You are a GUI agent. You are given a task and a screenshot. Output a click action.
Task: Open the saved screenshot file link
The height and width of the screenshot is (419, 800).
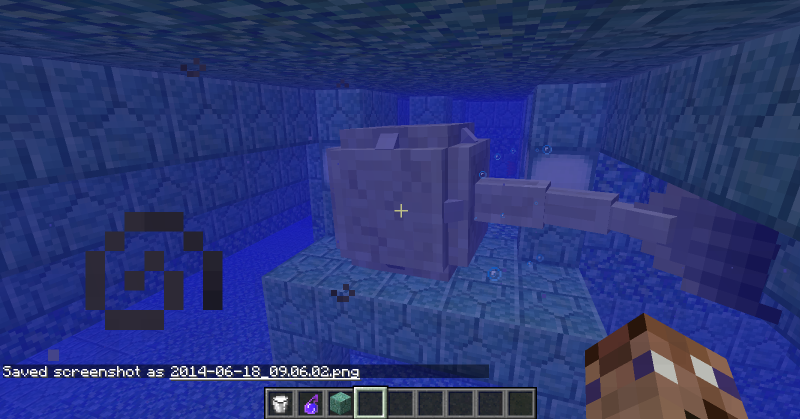264,372
